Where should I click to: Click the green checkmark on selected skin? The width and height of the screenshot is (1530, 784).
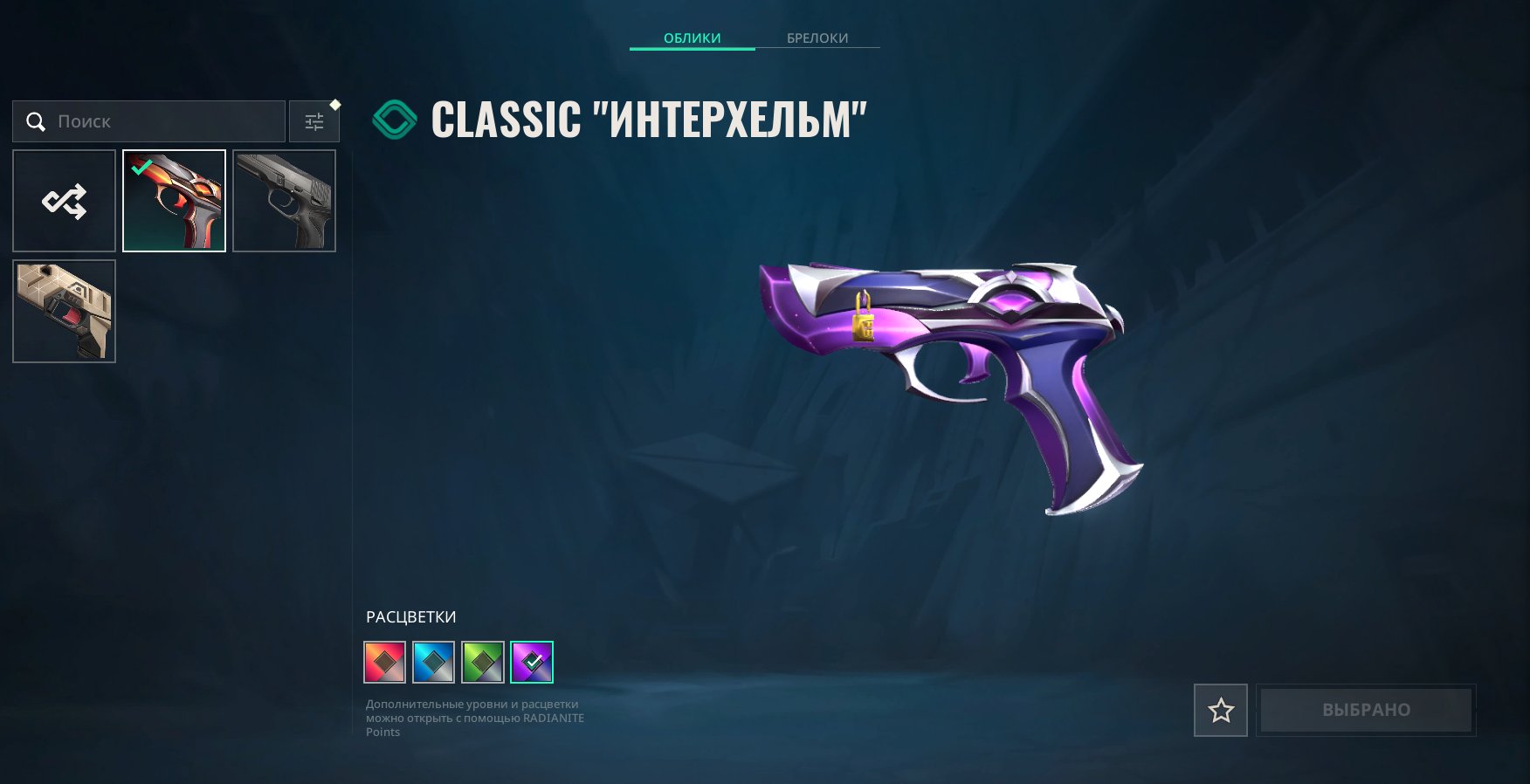point(142,168)
